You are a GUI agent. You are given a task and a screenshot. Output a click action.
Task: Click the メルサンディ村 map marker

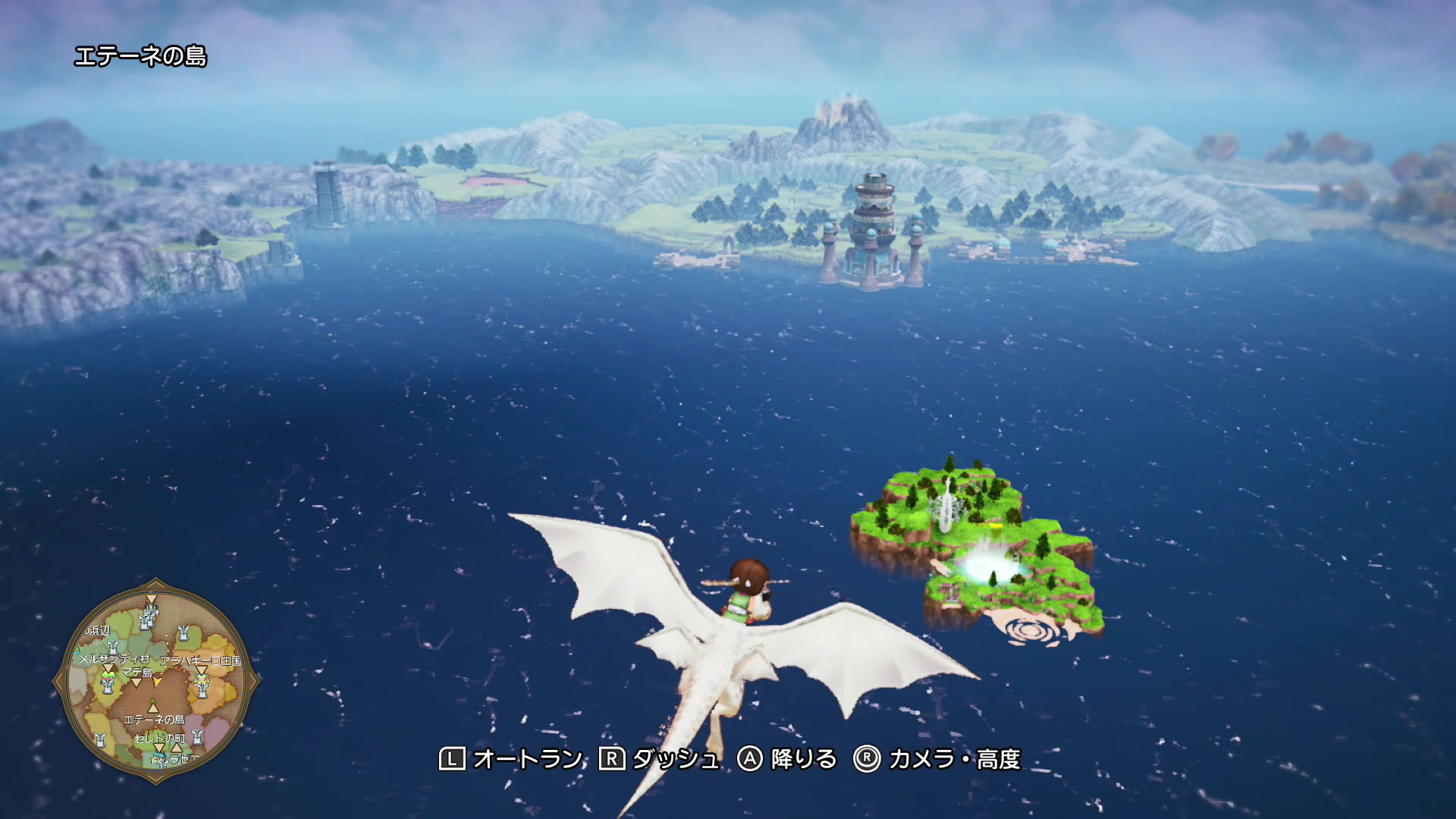point(108,669)
